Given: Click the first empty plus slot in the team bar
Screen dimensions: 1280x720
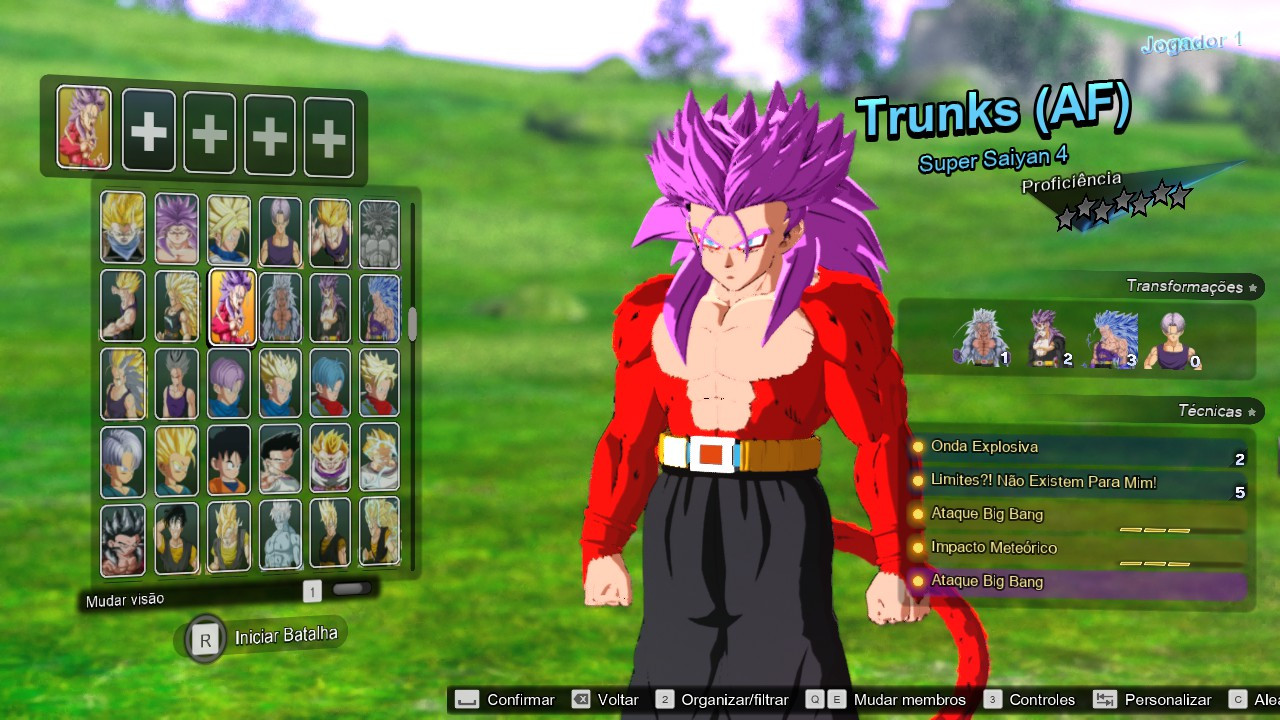Looking at the screenshot, I should pos(148,129).
